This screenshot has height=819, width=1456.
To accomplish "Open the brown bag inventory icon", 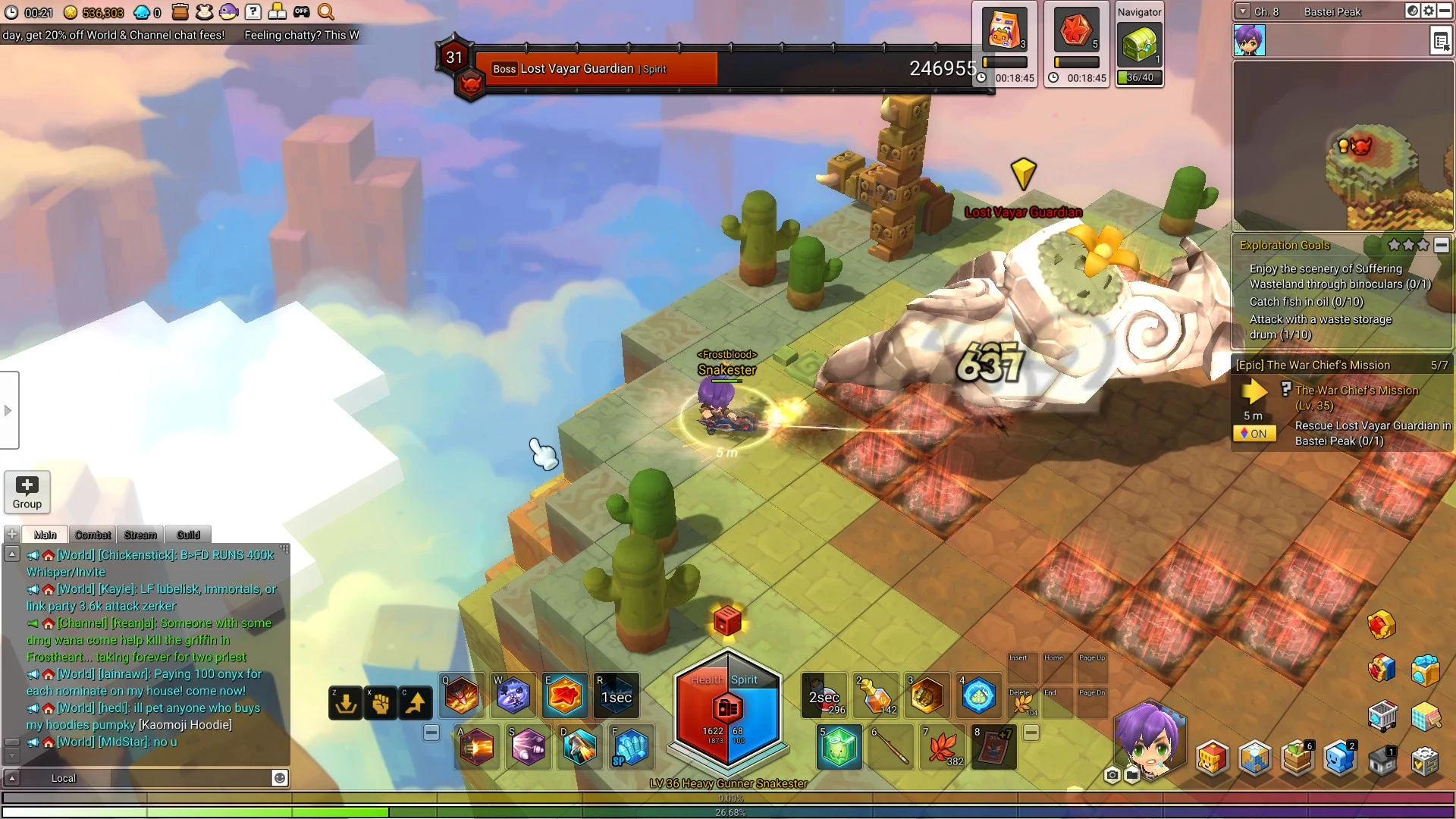I will tap(180, 11).
